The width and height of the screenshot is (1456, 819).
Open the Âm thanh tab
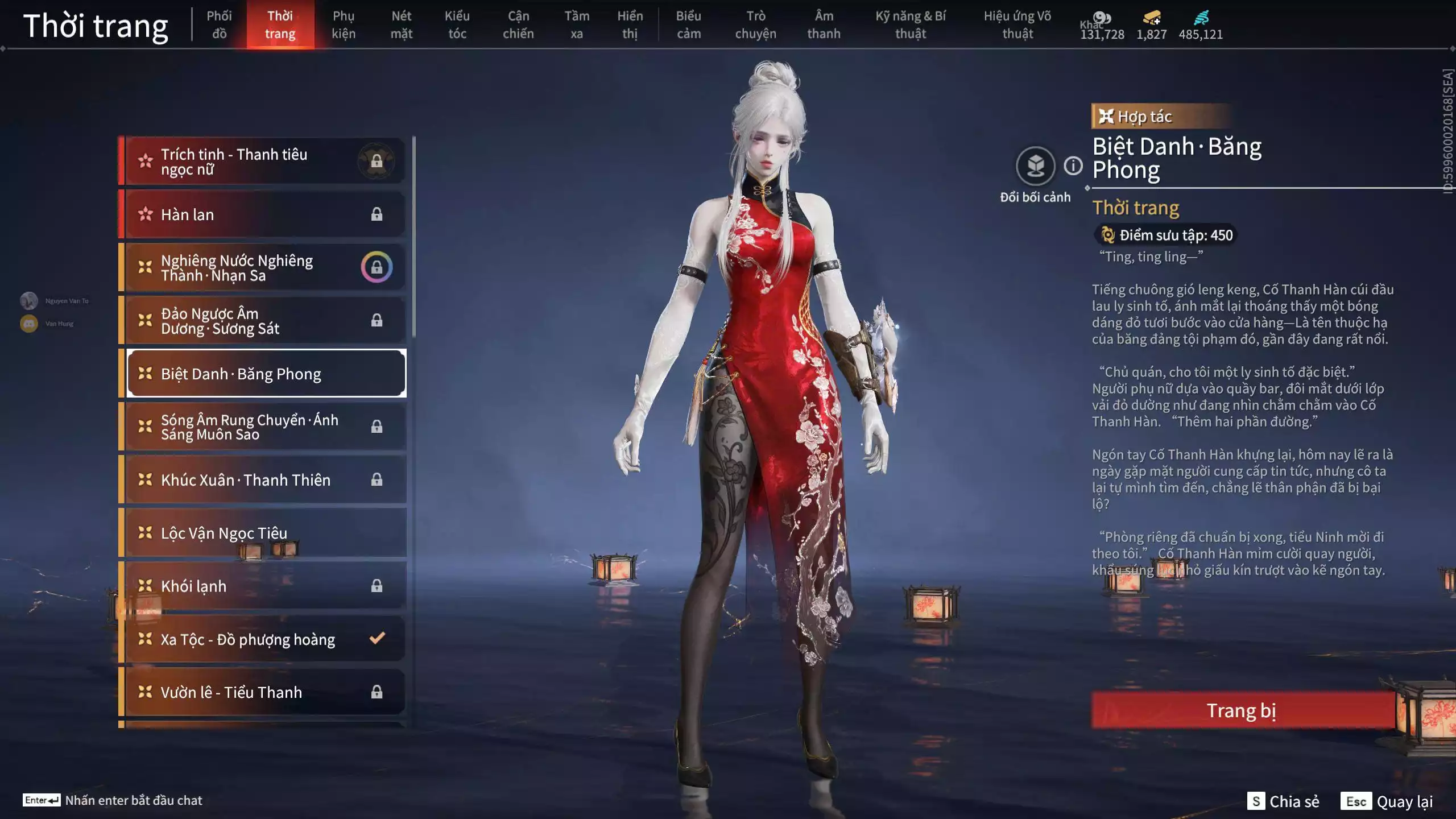(824, 25)
